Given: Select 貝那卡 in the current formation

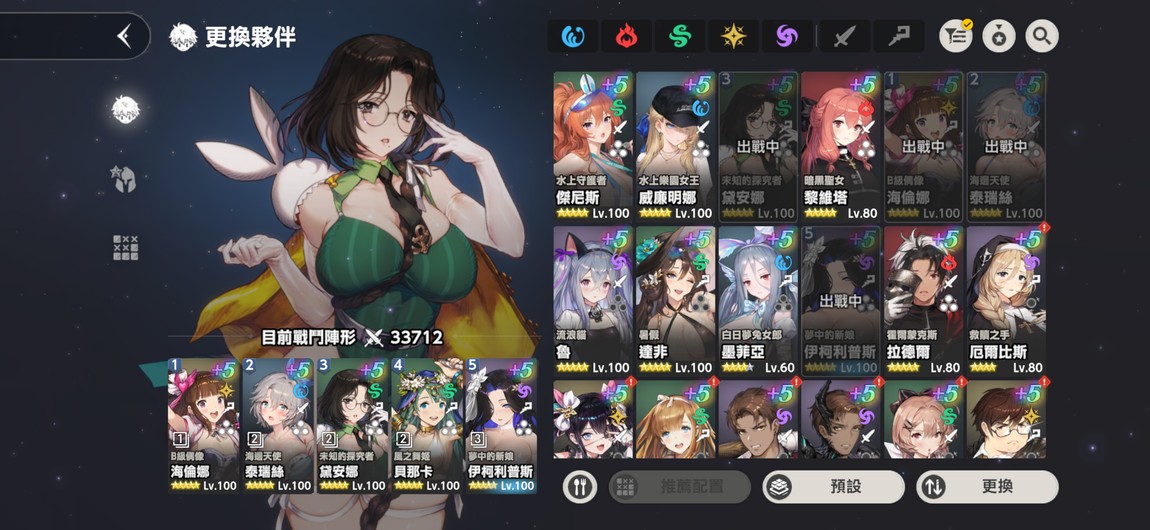Looking at the screenshot, I should (427, 425).
